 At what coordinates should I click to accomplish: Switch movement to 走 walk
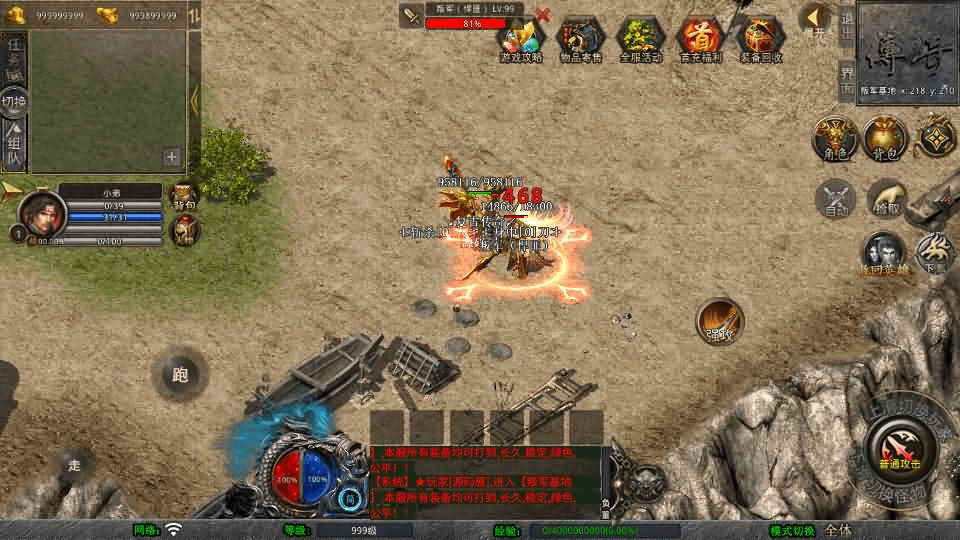tap(74, 465)
